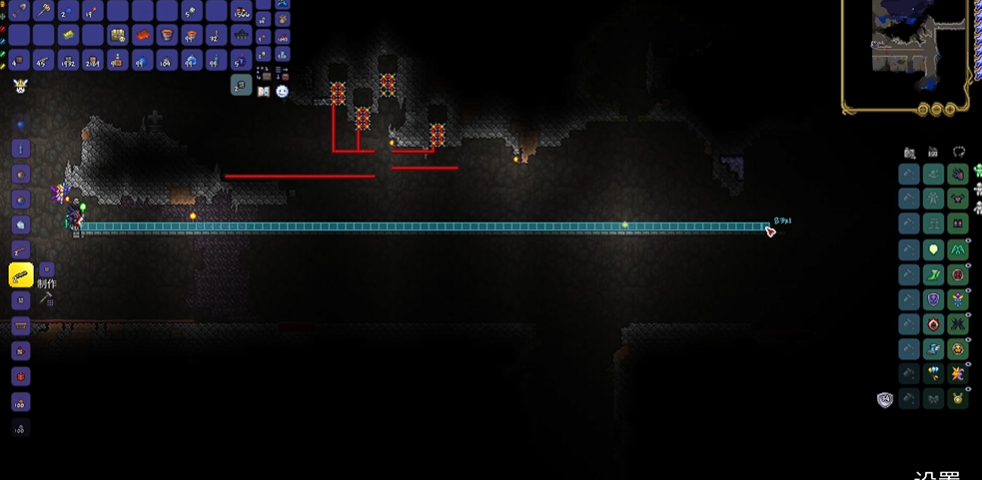Viewport: 982px width, 480px height.
Task: Choose the gold bar inventory slot
Action: coord(69,36)
